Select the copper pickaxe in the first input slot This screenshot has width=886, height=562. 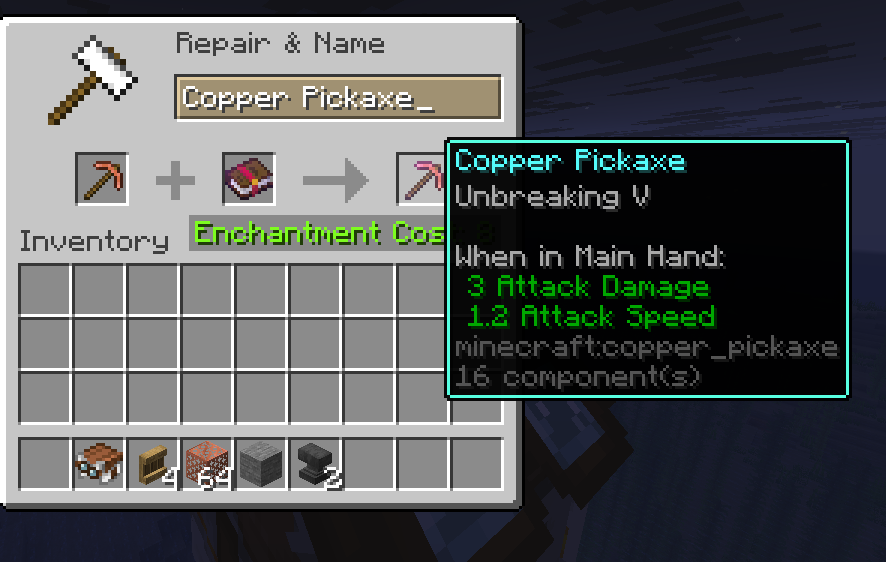pos(102,179)
